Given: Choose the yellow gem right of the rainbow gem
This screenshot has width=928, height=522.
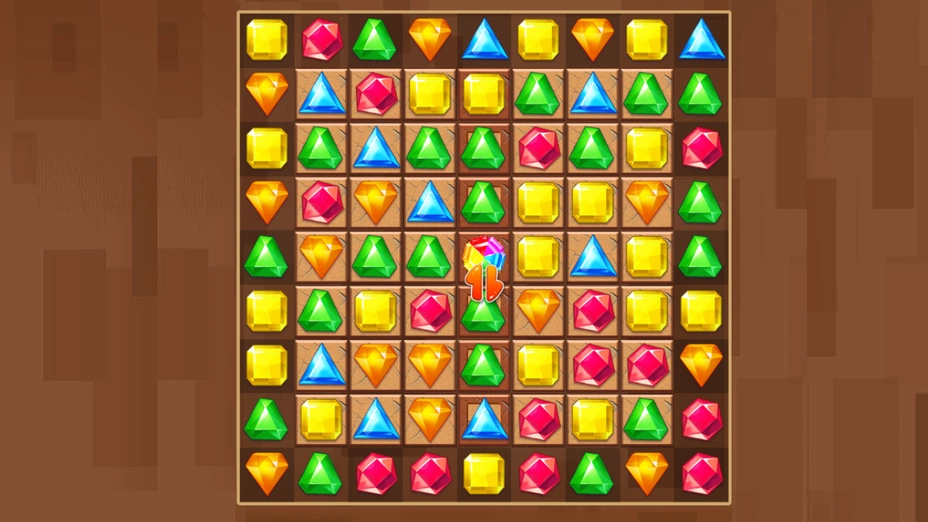Looking at the screenshot, I should point(538,256).
